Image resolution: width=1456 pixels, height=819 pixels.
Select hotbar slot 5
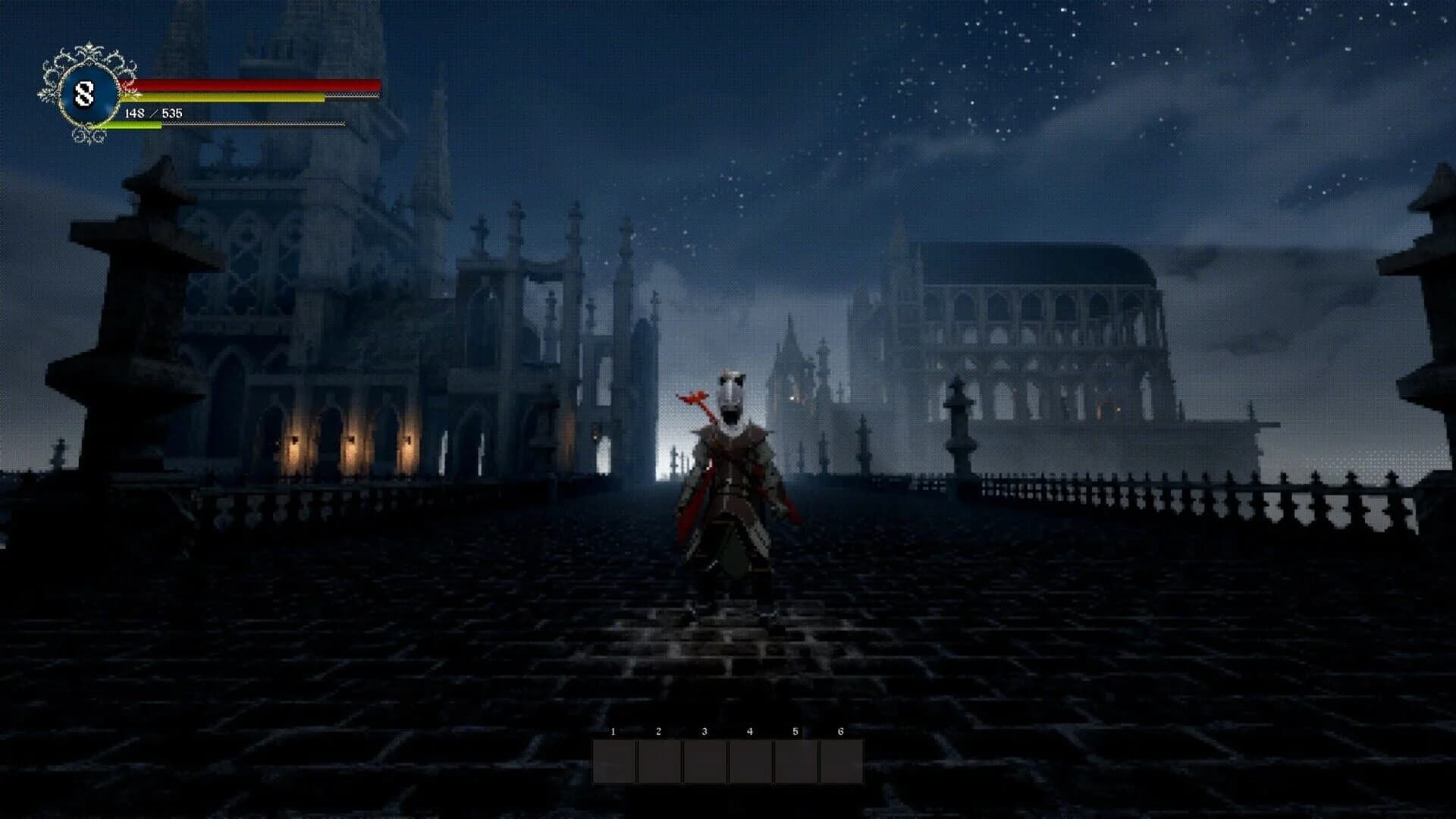[796, 762]
